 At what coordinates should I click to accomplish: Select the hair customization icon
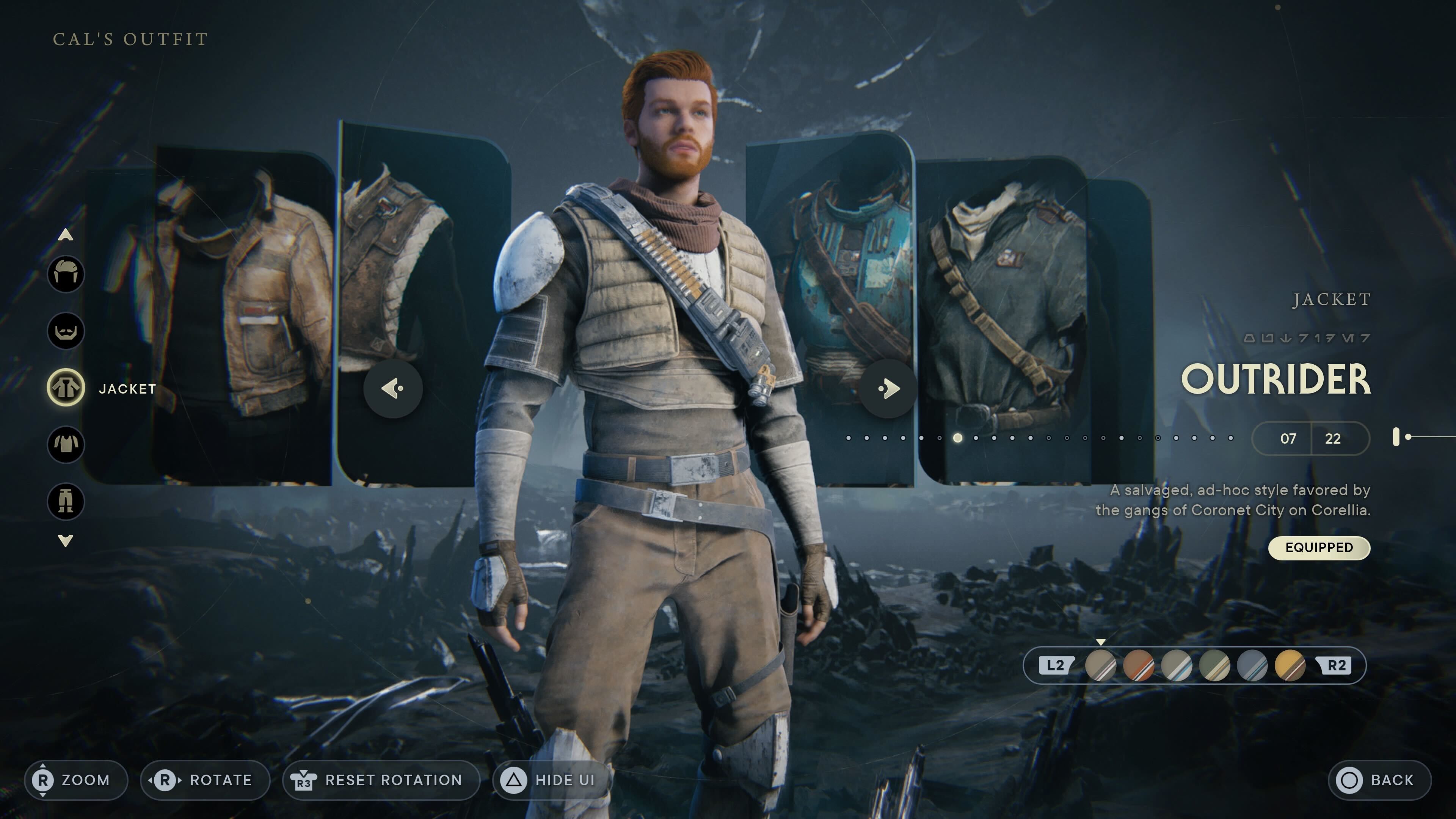[66, 274]
